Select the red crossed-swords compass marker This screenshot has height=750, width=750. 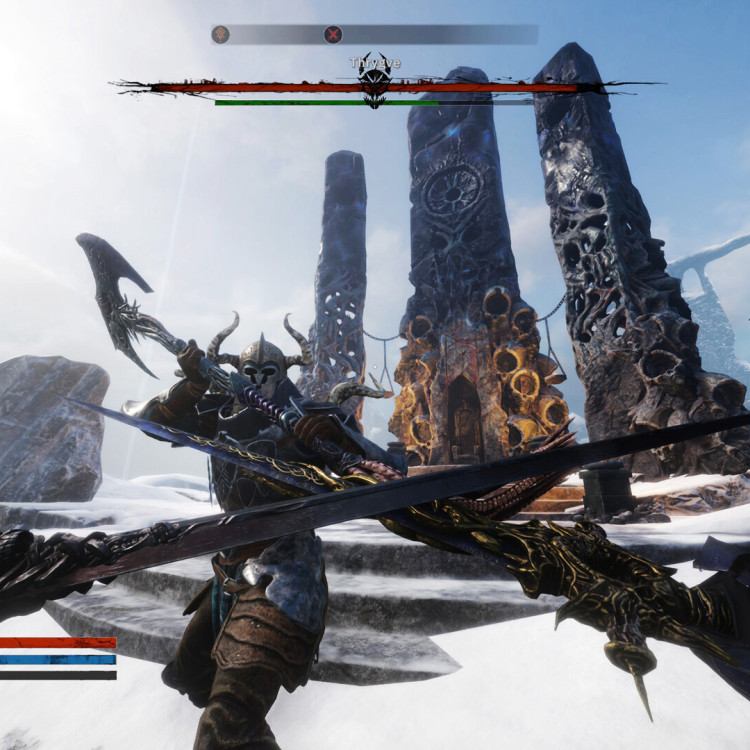(333, 35)
